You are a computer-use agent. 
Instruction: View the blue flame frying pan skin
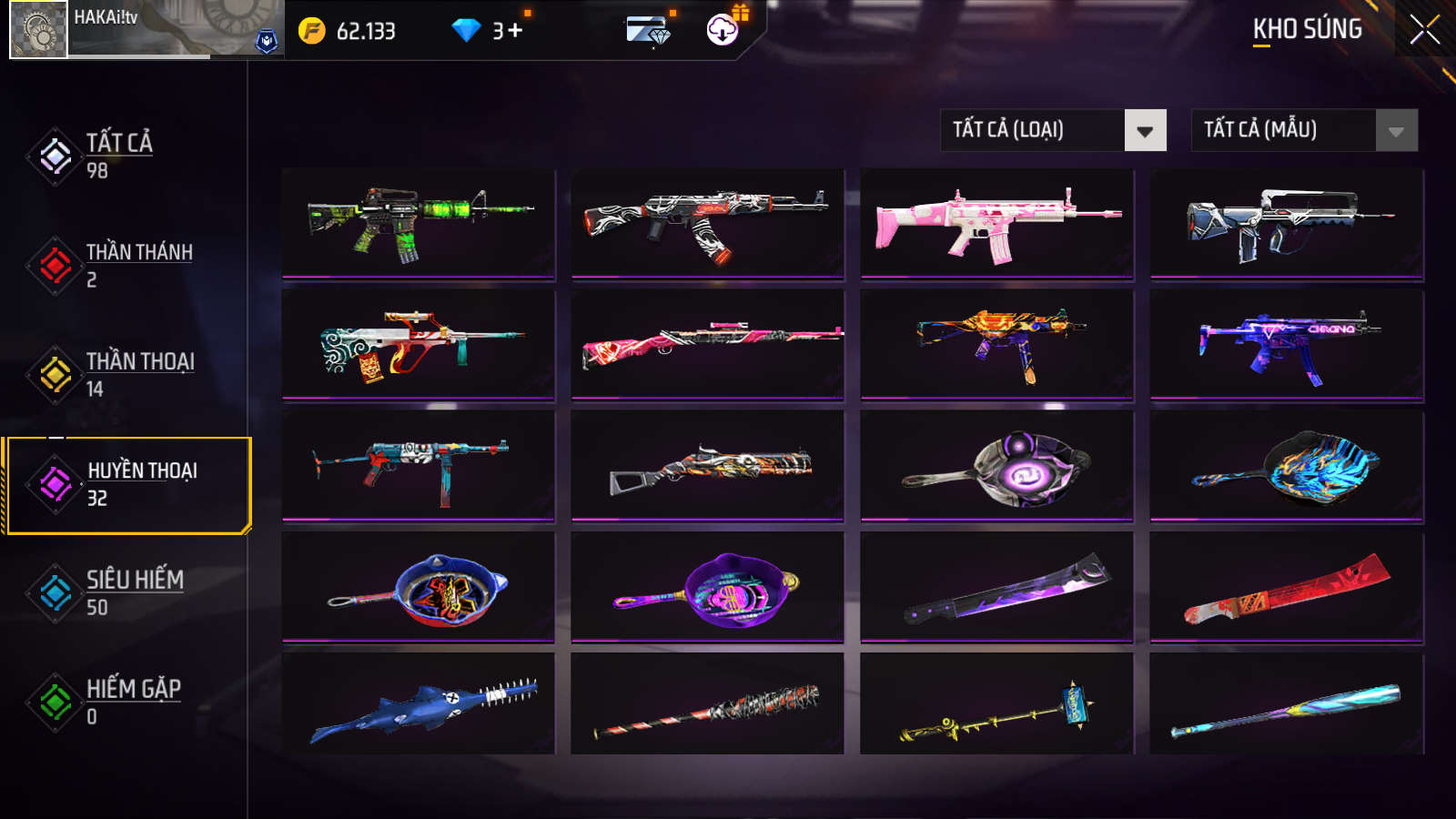coord(1287,465)
